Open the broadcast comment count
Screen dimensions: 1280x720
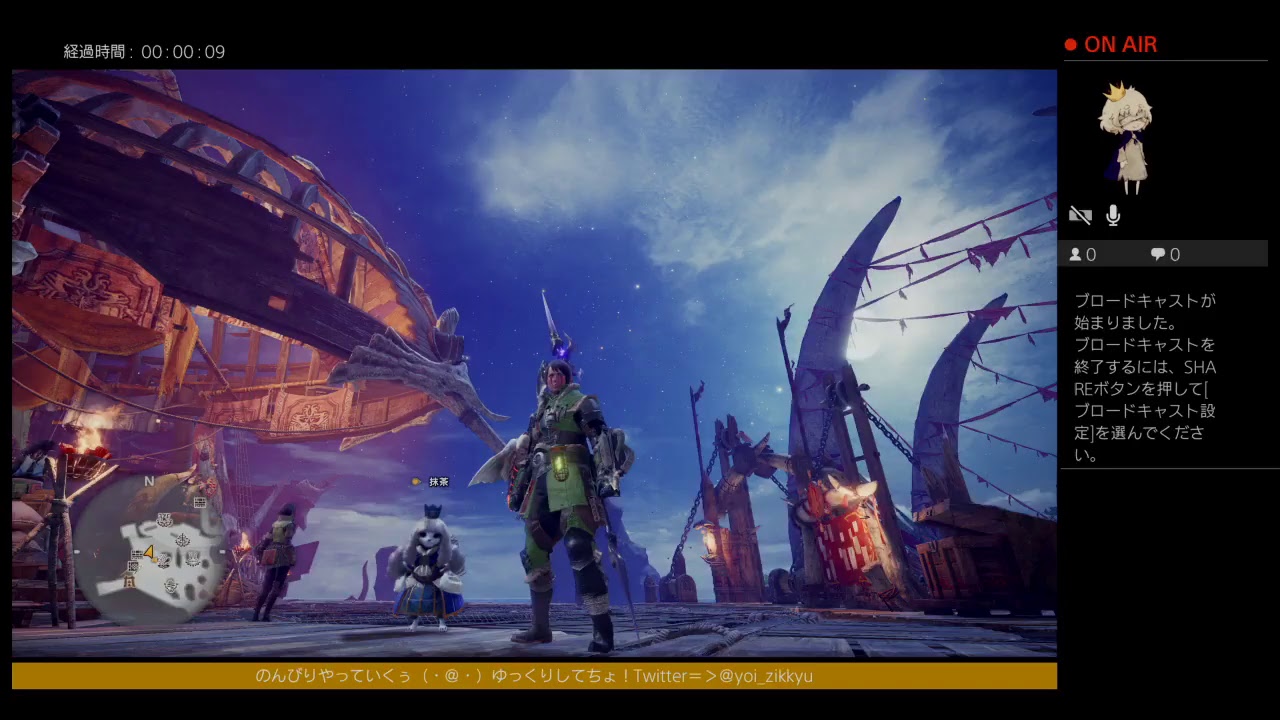tap(1165, 255)
